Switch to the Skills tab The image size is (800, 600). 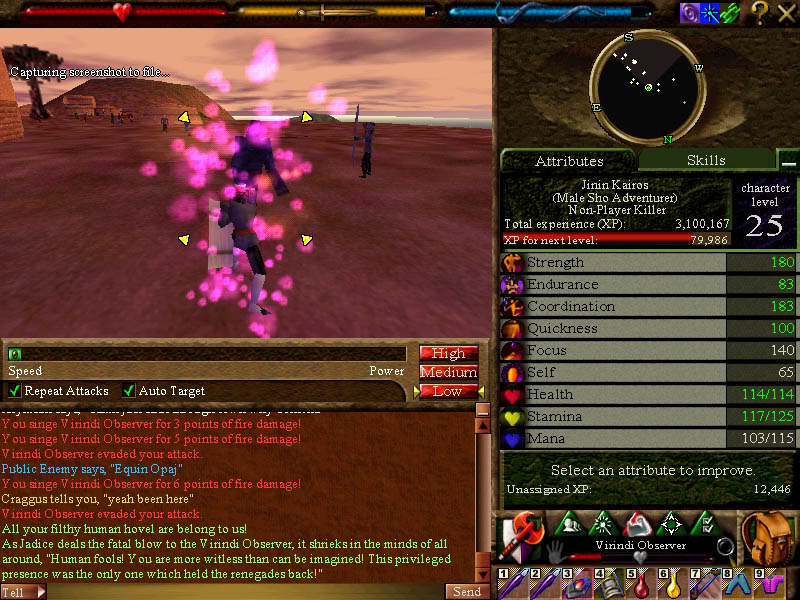tap(706, 160)
